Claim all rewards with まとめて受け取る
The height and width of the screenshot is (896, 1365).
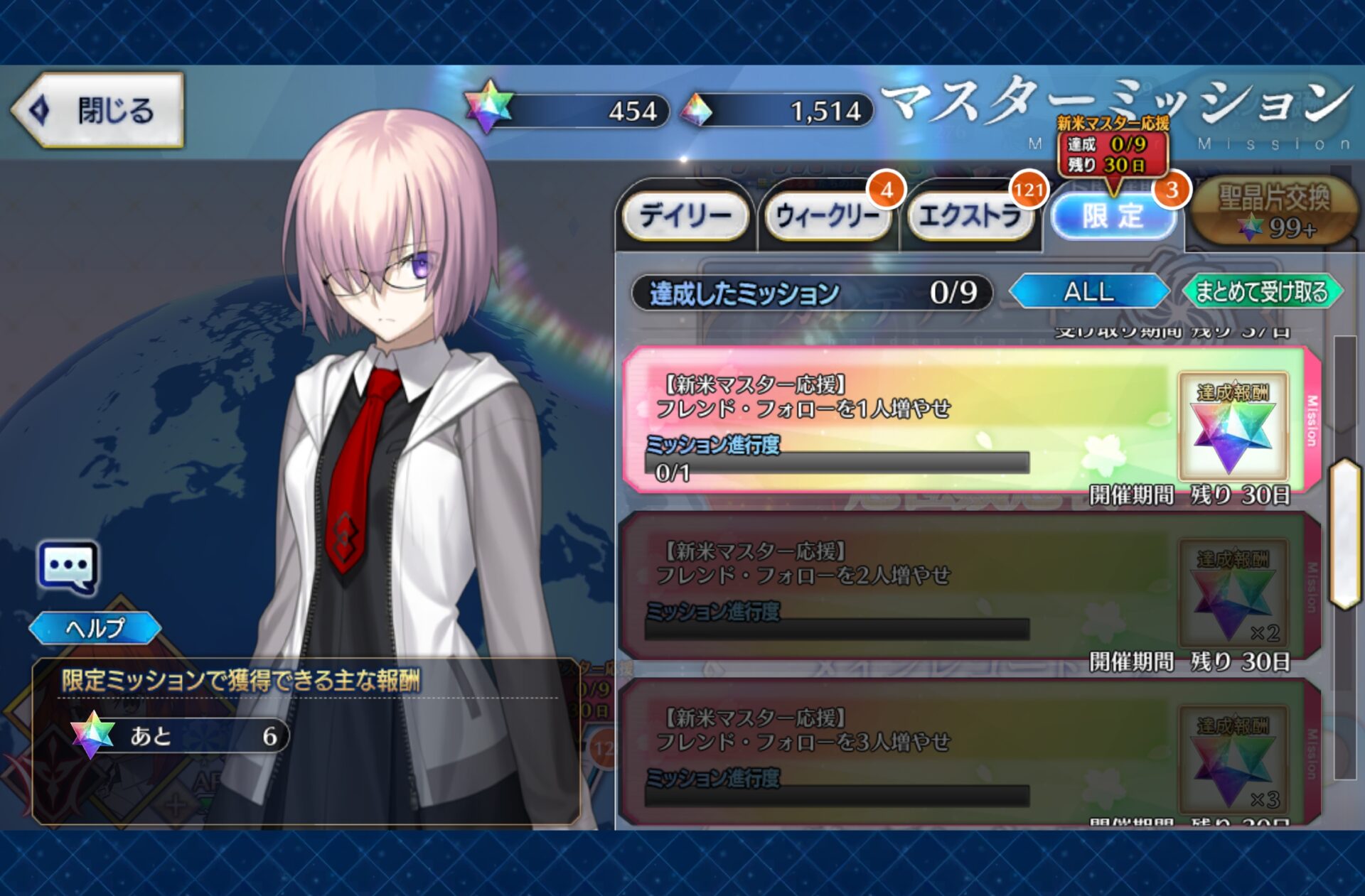coord(1262,292)
